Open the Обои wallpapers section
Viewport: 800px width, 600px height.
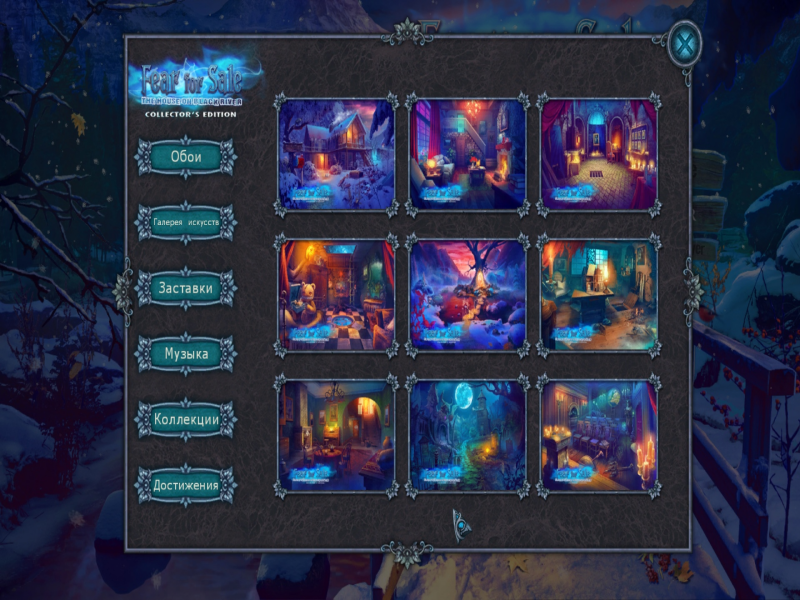coord(186,158)
